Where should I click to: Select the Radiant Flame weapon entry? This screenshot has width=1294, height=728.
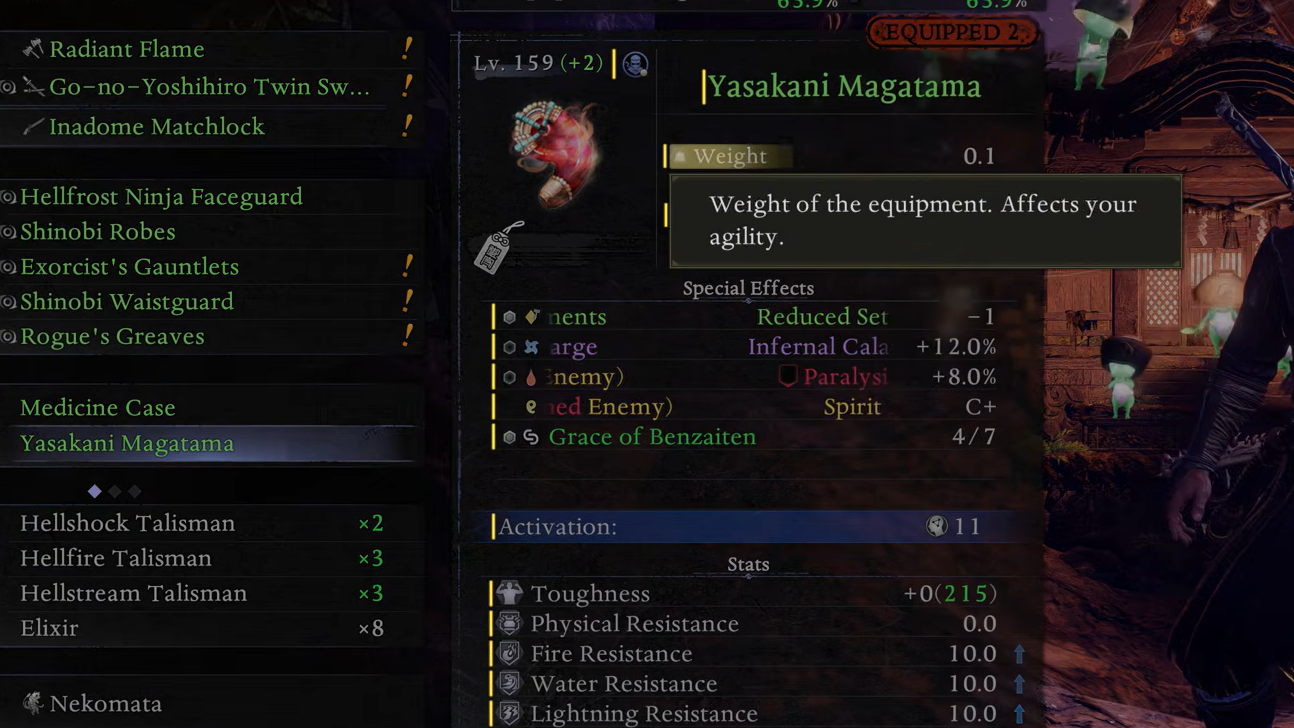click(x=127, y=49)
